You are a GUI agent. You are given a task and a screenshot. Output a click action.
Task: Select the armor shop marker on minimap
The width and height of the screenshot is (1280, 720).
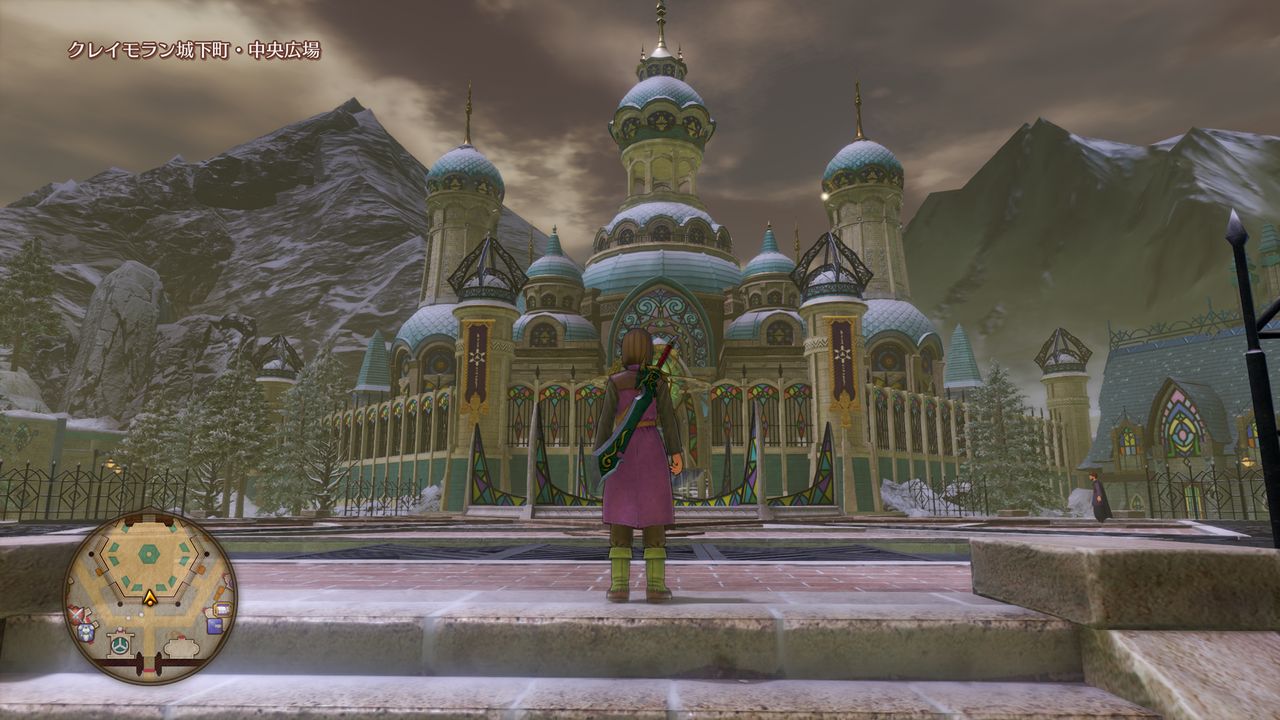(86, 632)
